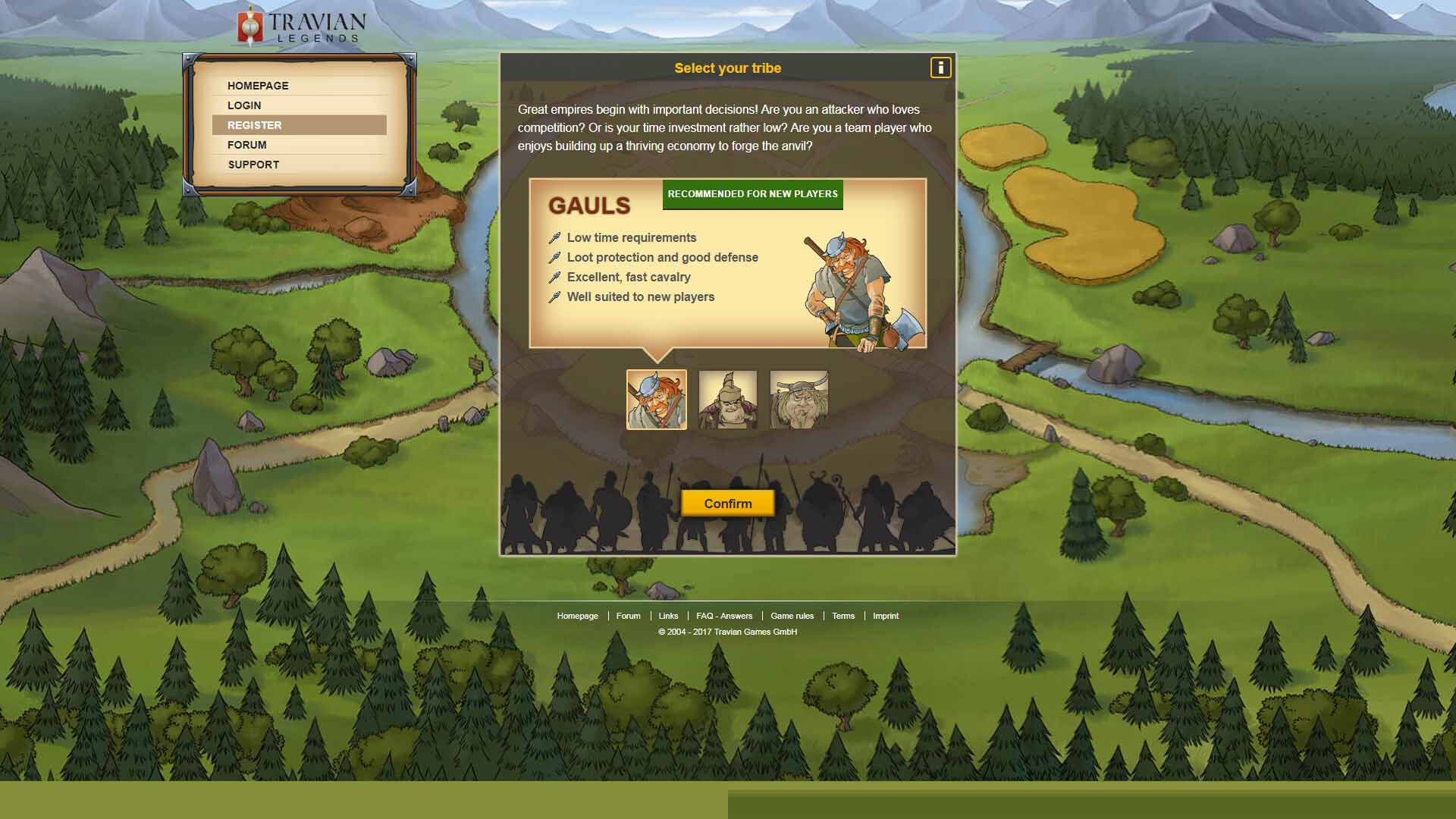Open the Forum from side menu
This screenshot has width=1456, height=819.
pos(247,145)
